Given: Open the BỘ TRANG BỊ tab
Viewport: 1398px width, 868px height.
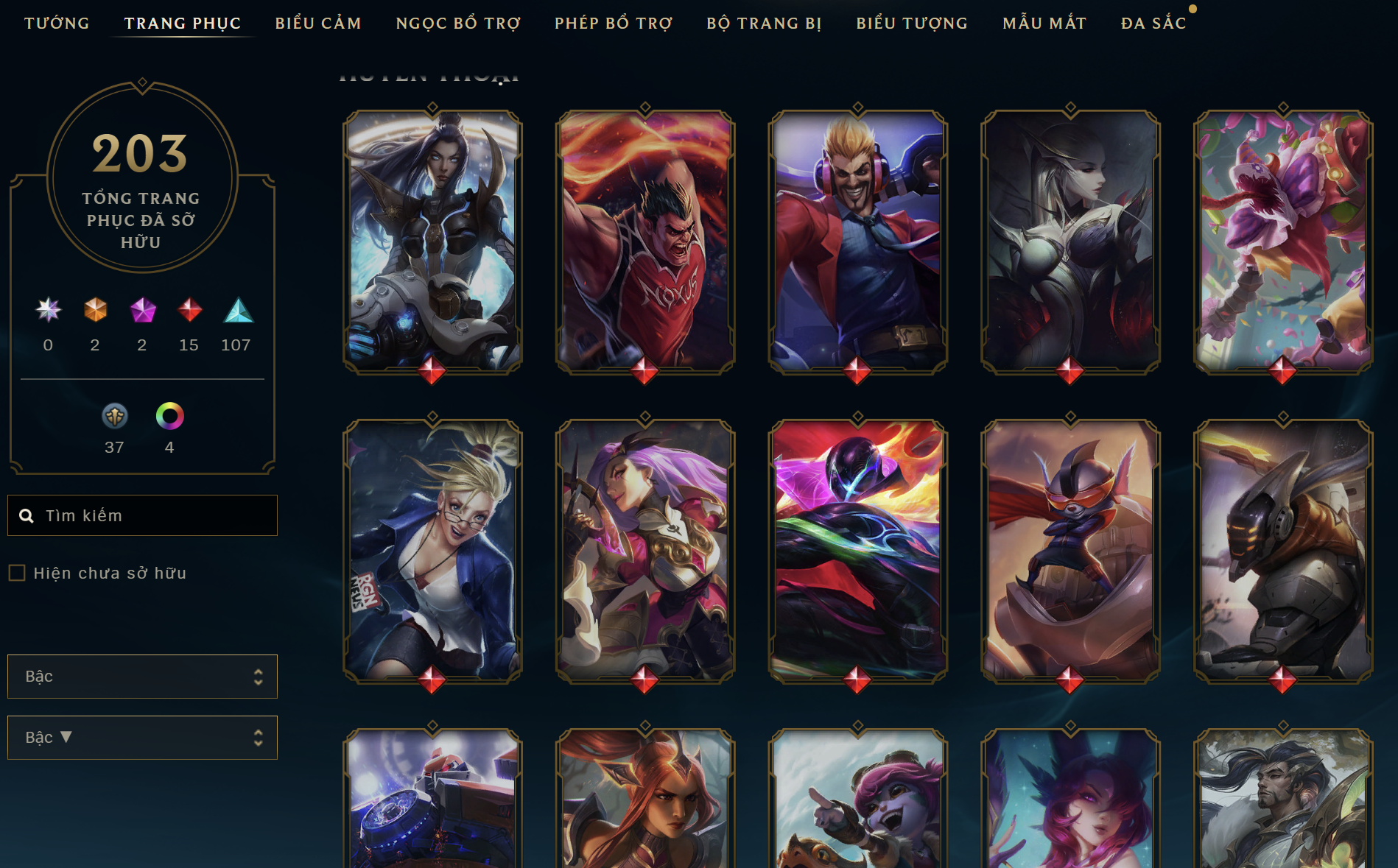Looking at the screenshot, I should (x=764, y=24).
